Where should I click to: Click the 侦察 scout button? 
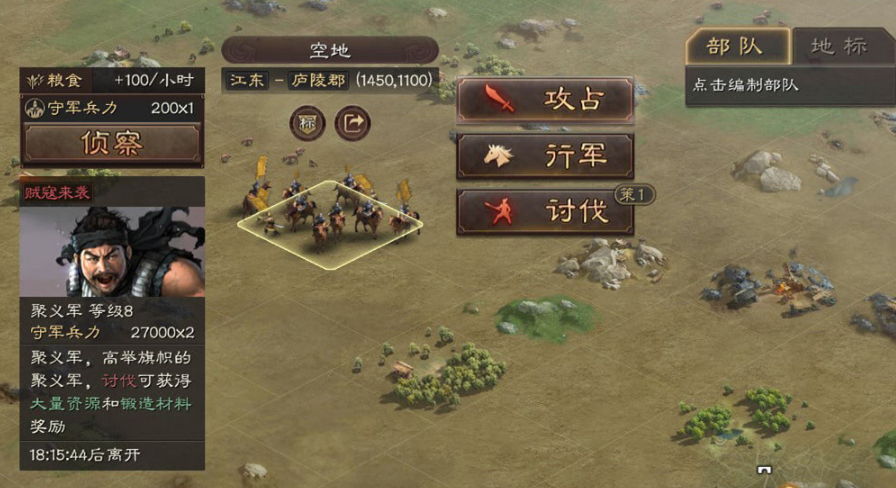pyautogui.click(x=112, y=143)
